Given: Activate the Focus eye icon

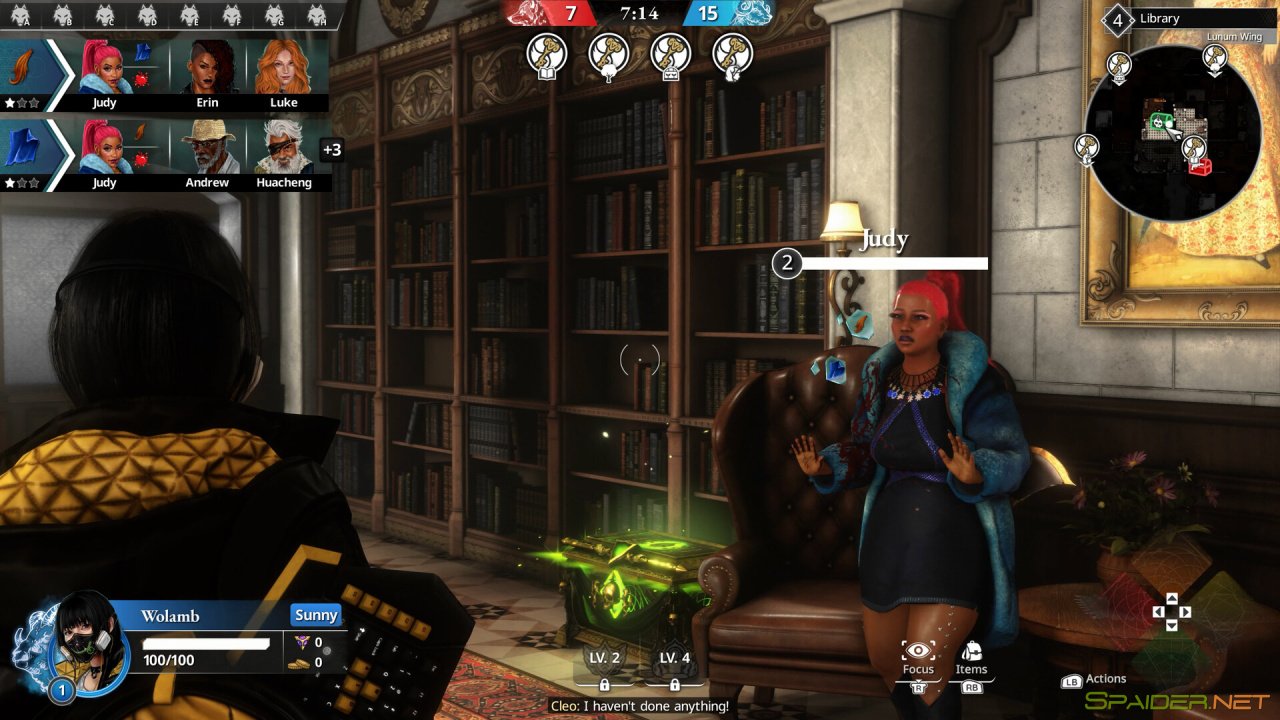Looking at the screenshot, I should tap(917, 652).
